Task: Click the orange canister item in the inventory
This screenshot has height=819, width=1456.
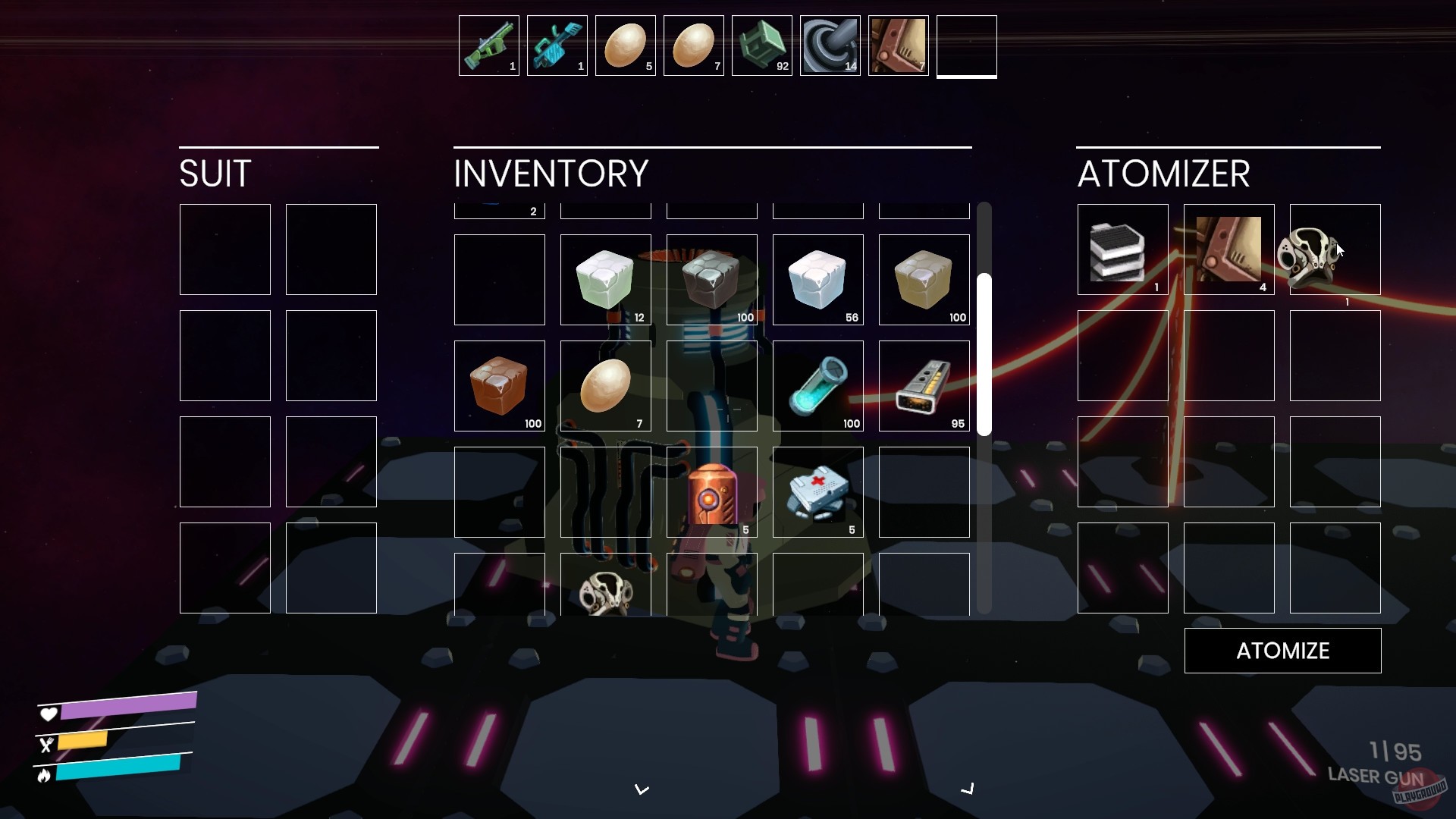Action: 711,492
